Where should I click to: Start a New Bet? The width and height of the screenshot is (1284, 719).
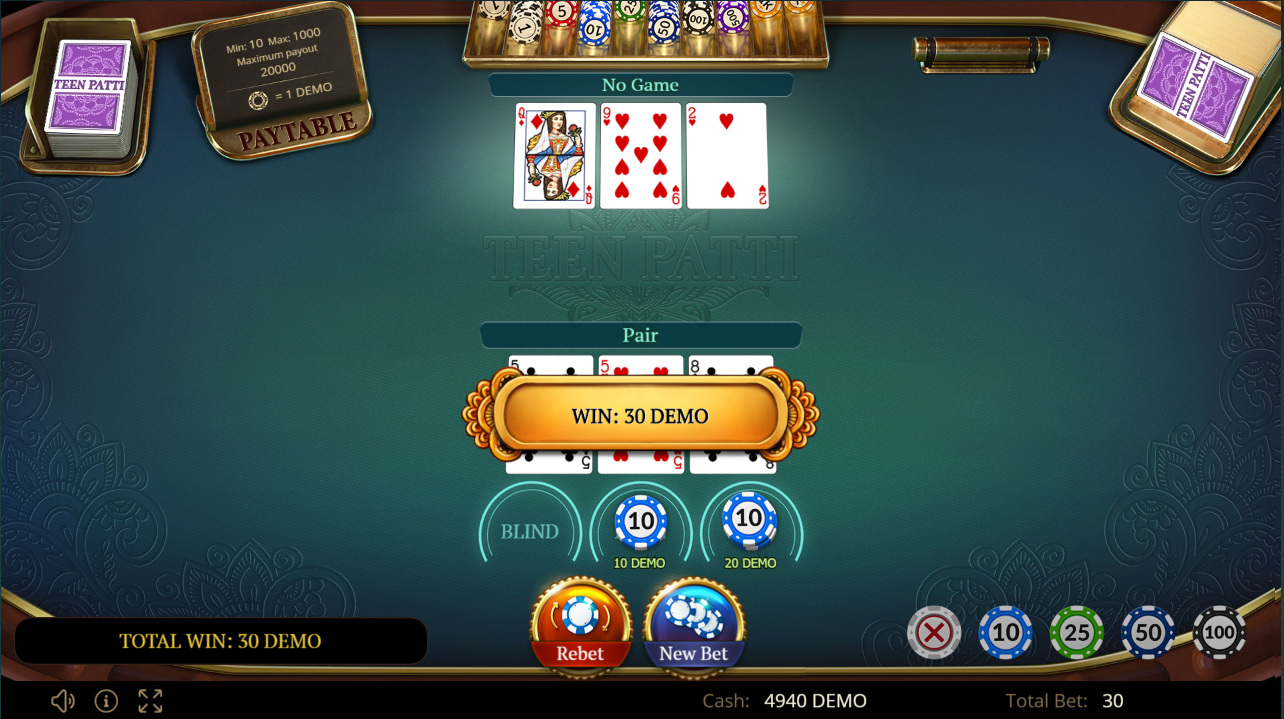(694, 624)
